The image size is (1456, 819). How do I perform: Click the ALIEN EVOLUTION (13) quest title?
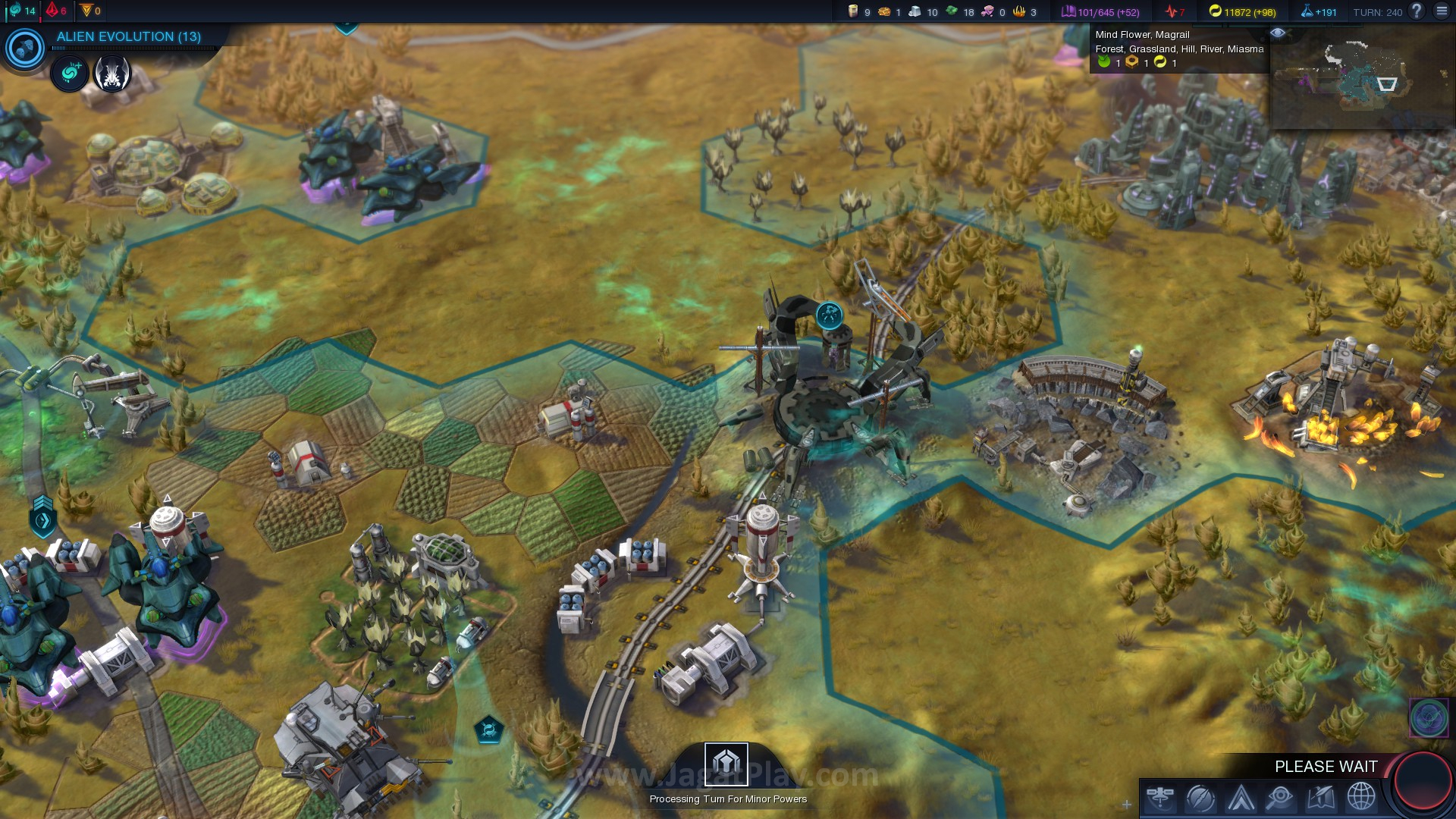(128, 35)
